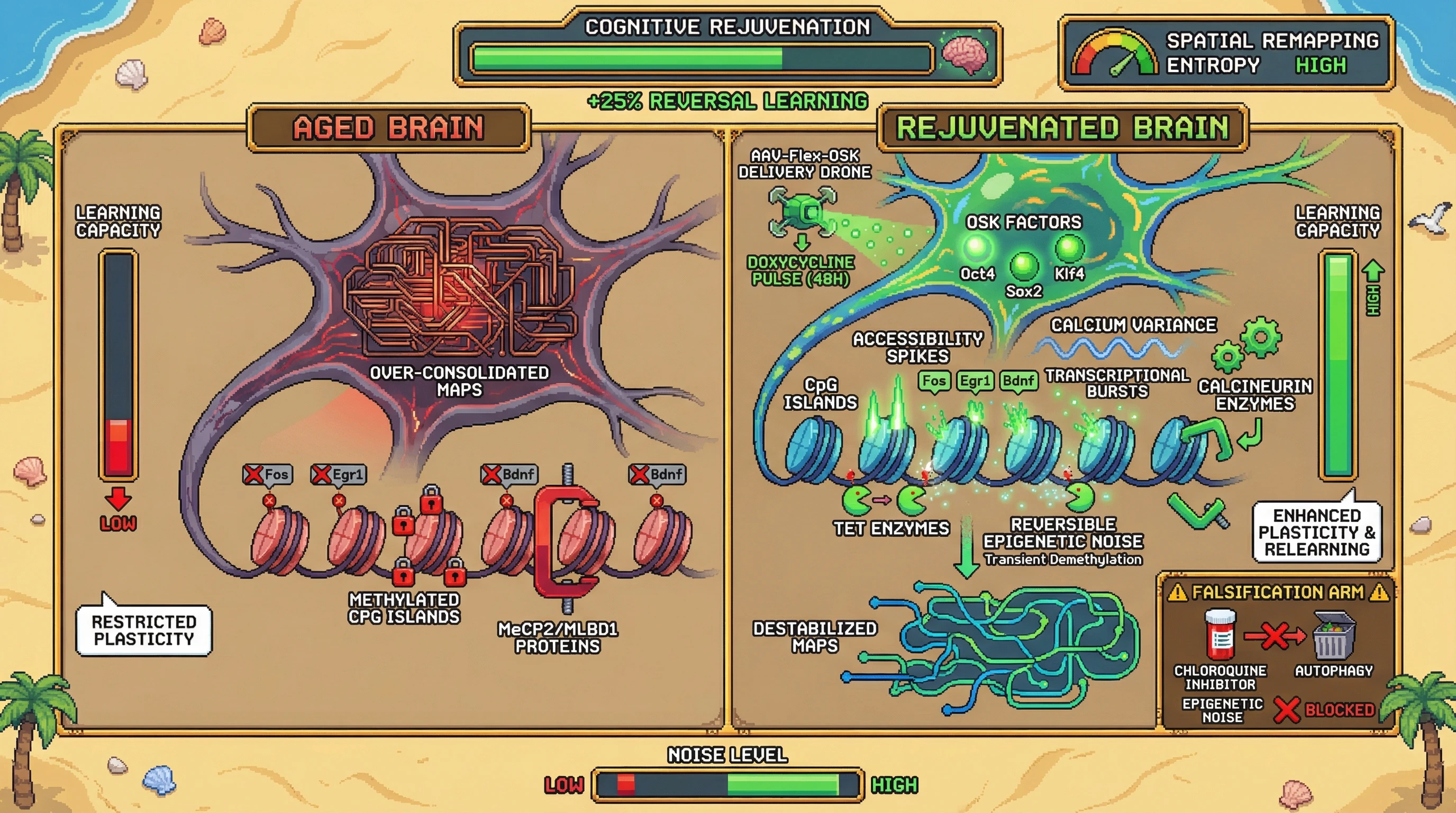The image size is (1456, 813).
Task: Click the green Fos gene tag
Action: pos(934,381)
